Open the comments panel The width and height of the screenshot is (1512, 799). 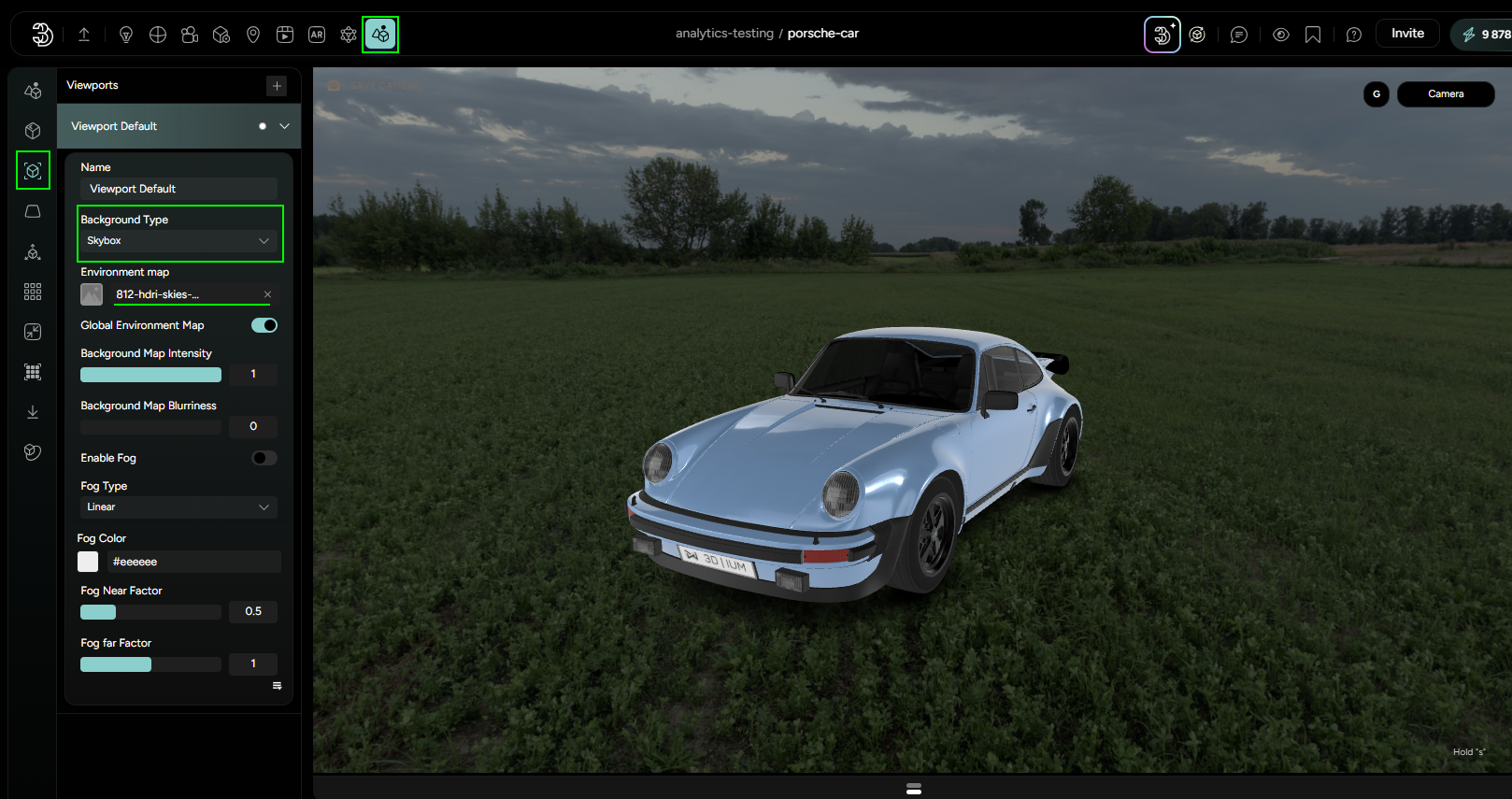tap(1239, 34)
